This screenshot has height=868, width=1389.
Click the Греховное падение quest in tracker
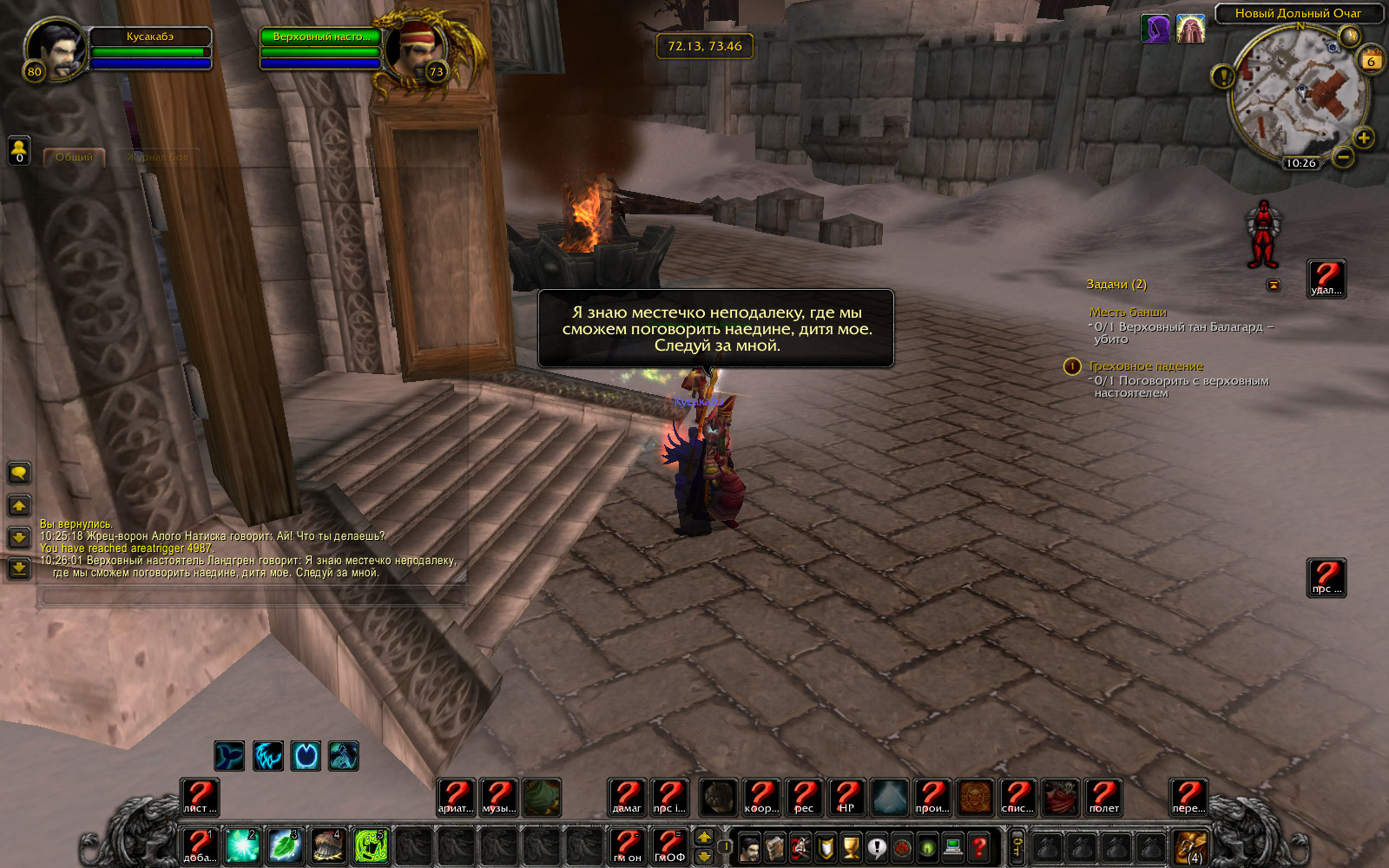click(x=1146, y=366)
